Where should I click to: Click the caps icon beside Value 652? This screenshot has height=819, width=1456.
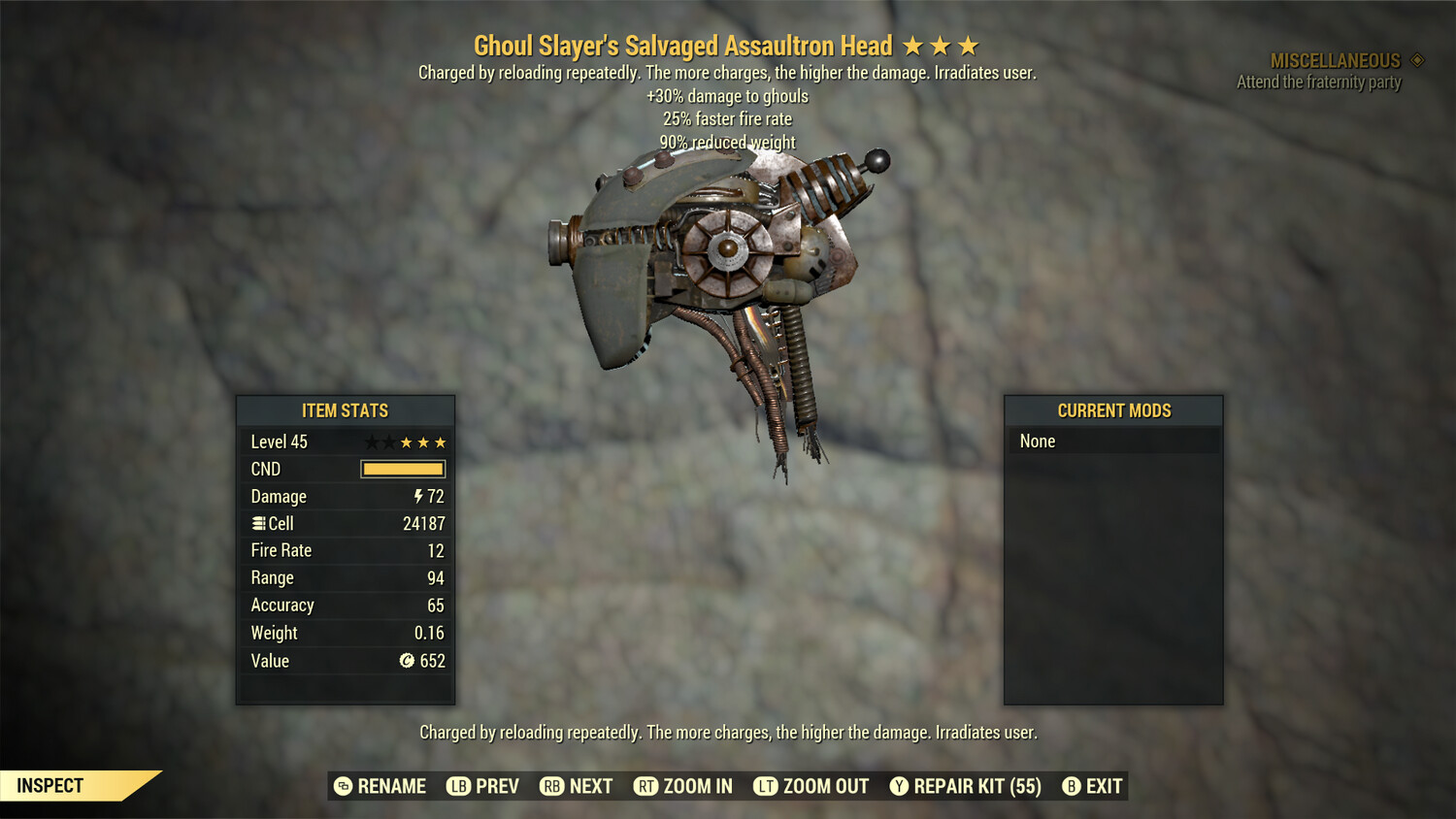point(409,661)
